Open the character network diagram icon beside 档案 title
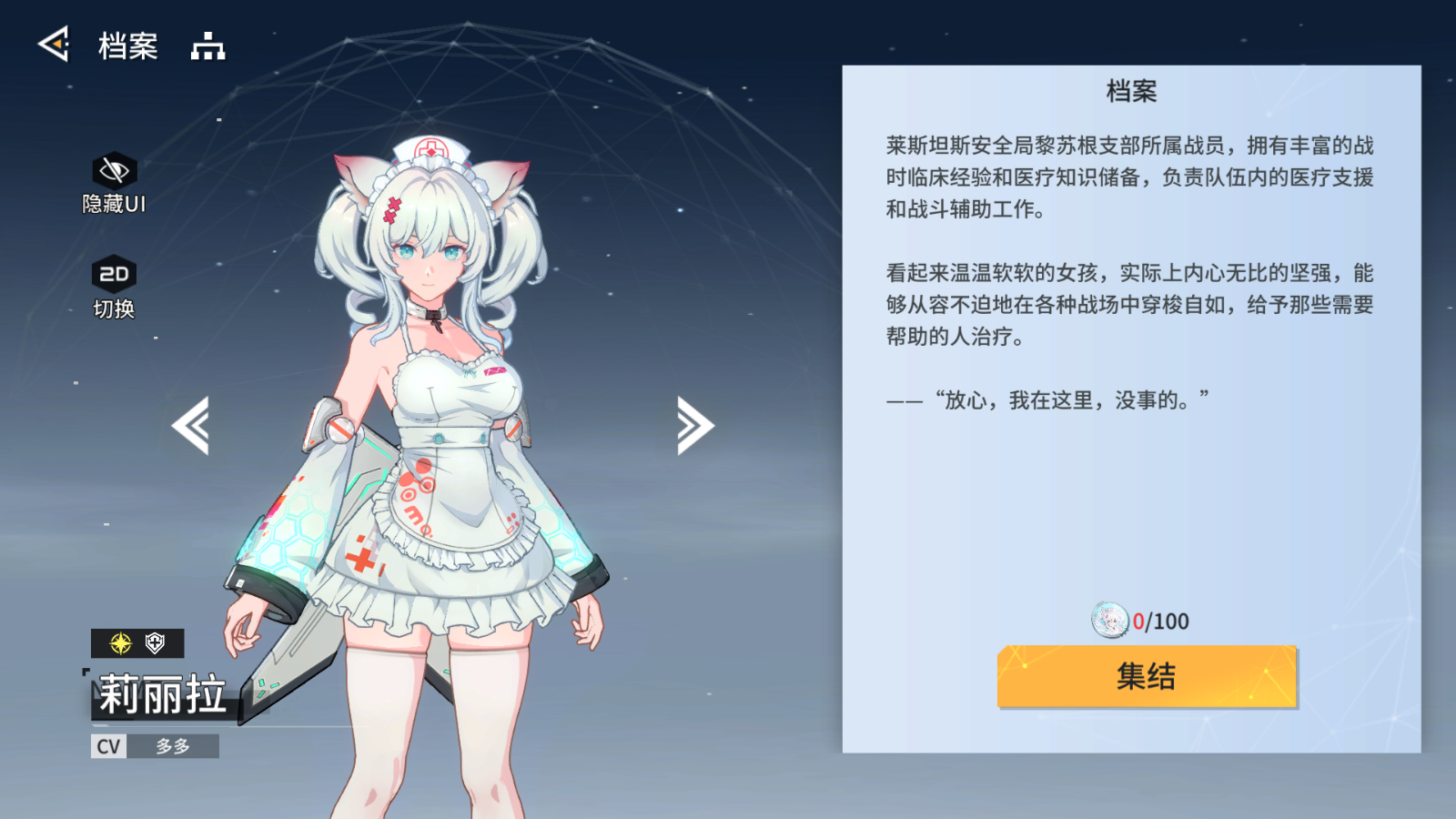 coord(208,45)
